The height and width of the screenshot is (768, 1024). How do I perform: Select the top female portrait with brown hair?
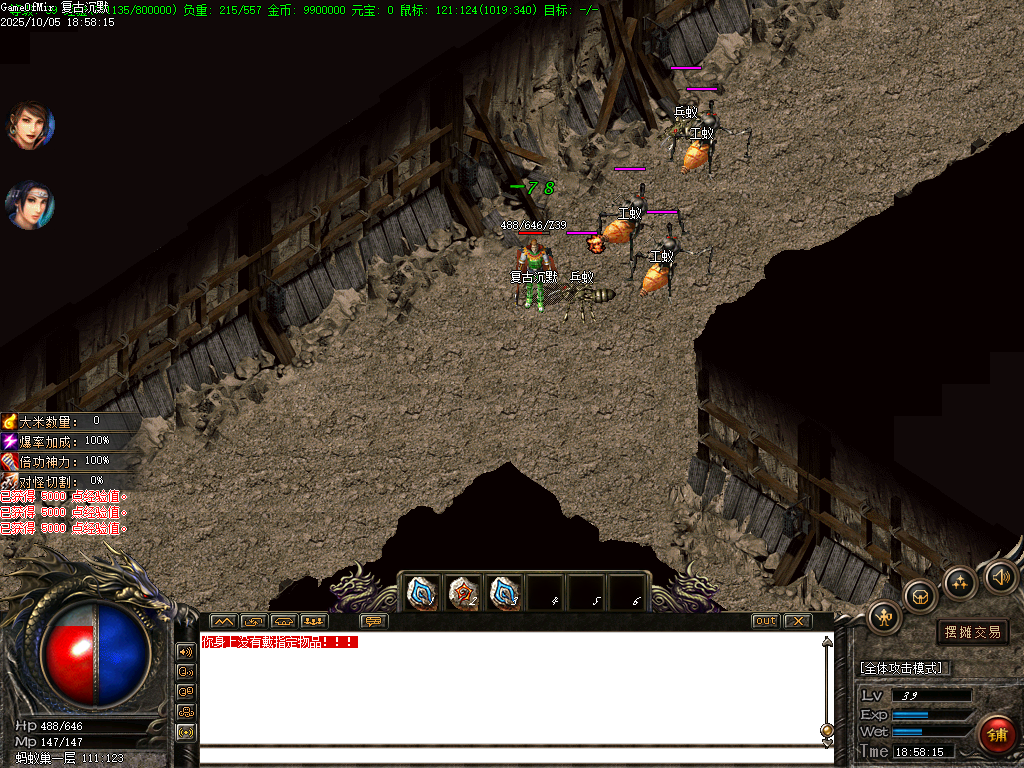(30, 125)
